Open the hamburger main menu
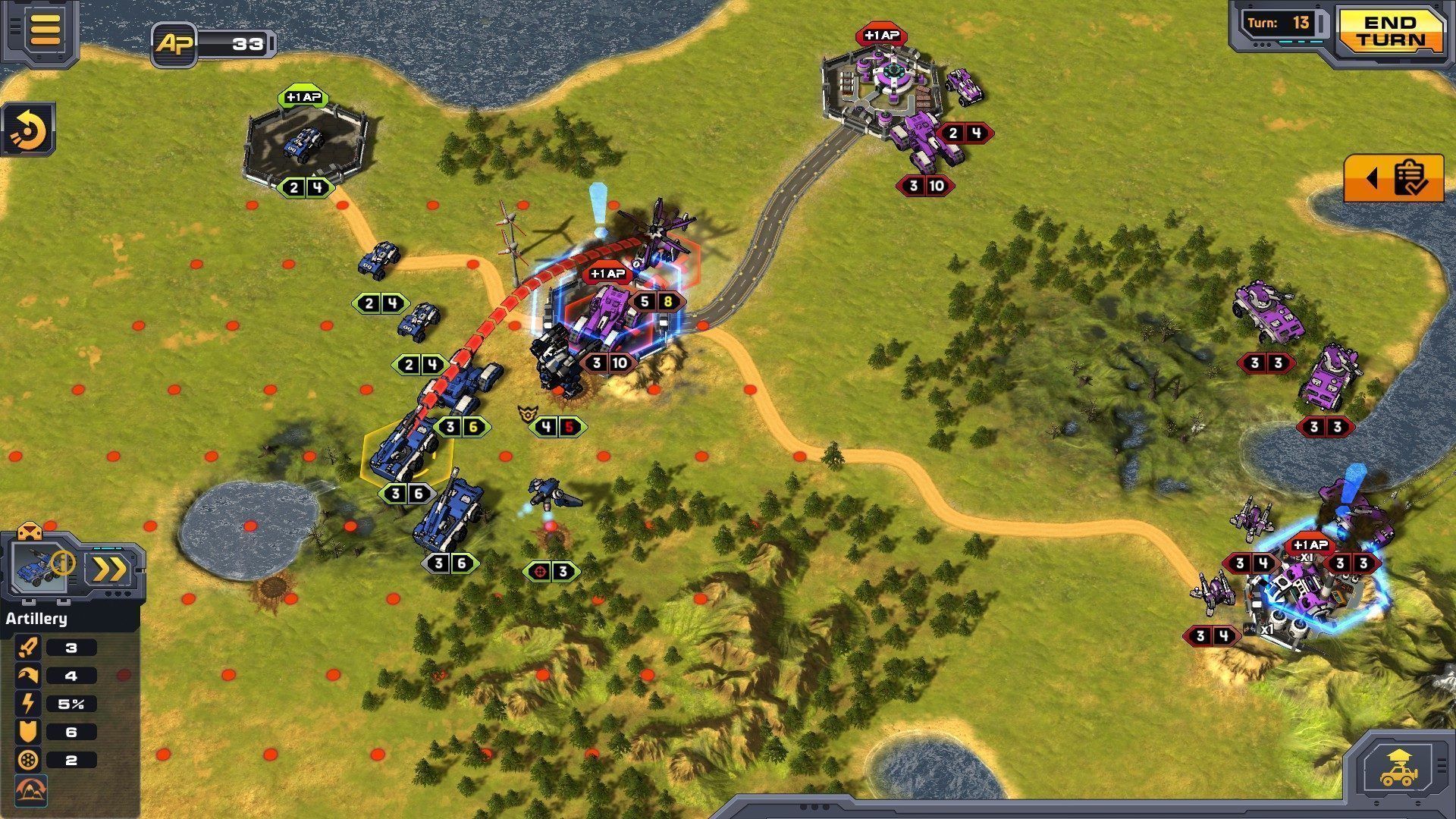The image size is (1456, 819). pos(45,29)
